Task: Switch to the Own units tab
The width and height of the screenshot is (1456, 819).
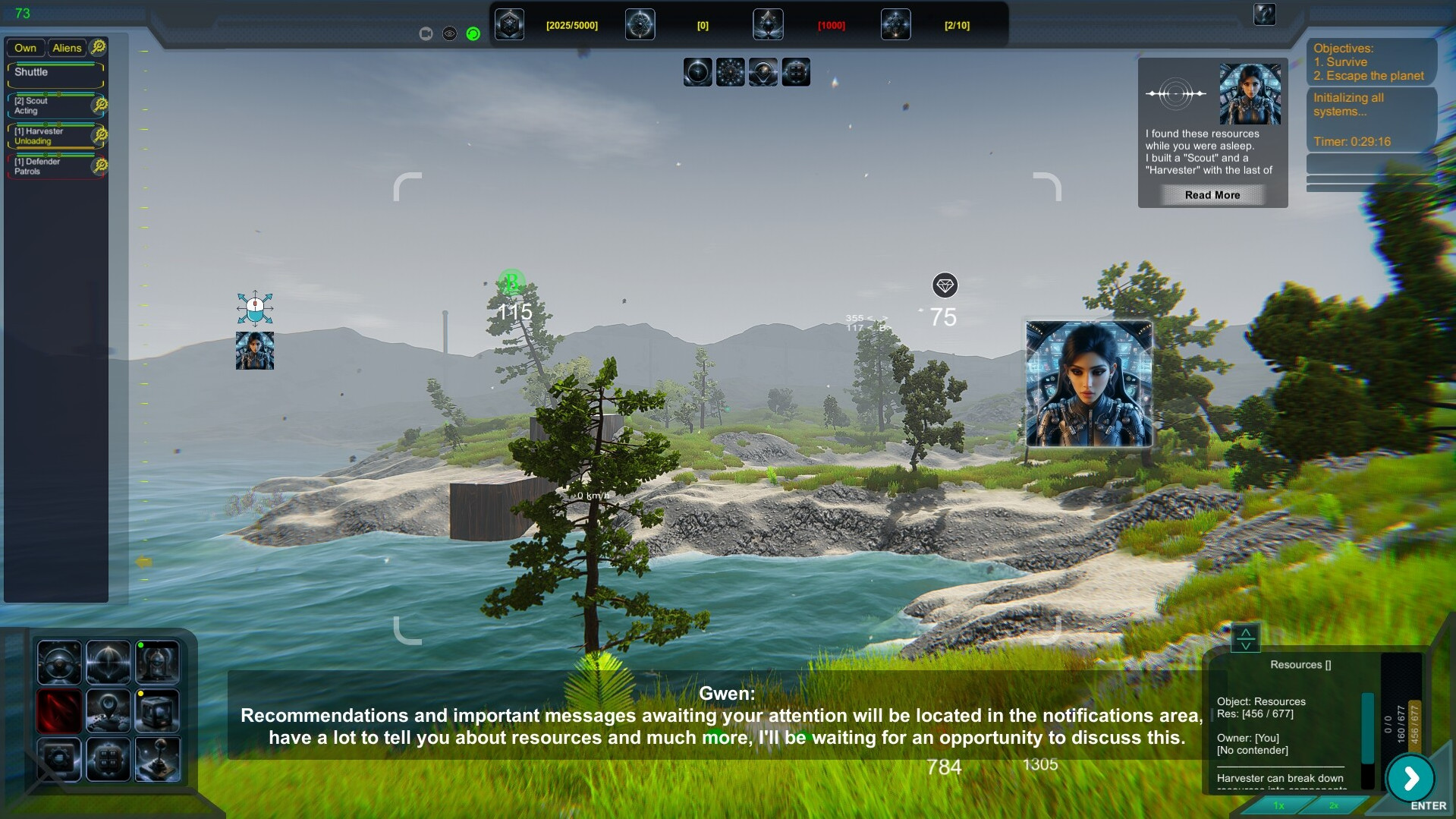Action: [25, 48]
